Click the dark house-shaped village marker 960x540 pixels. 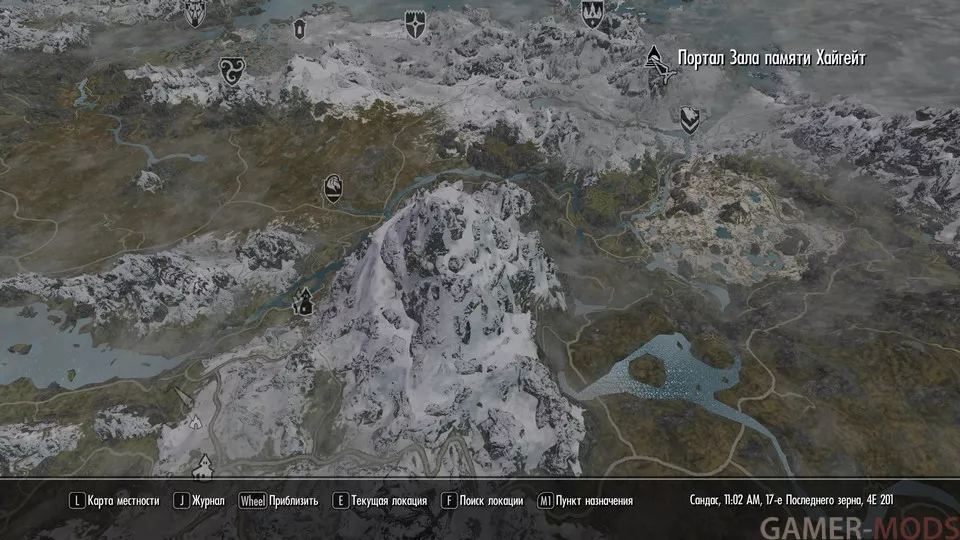pyautogui.click(x=302, y=300)
